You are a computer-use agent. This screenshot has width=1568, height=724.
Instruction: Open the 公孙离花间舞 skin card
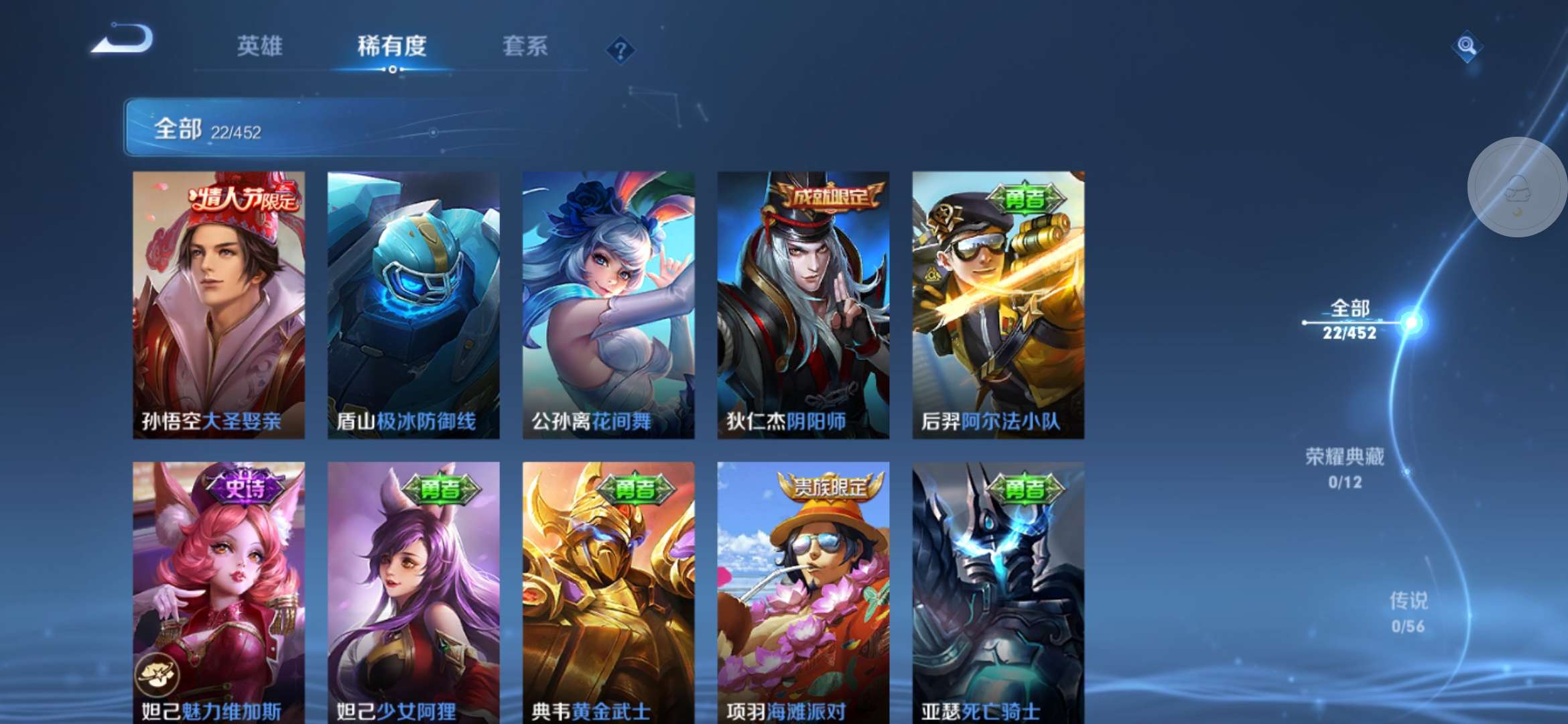click(608, 302)
